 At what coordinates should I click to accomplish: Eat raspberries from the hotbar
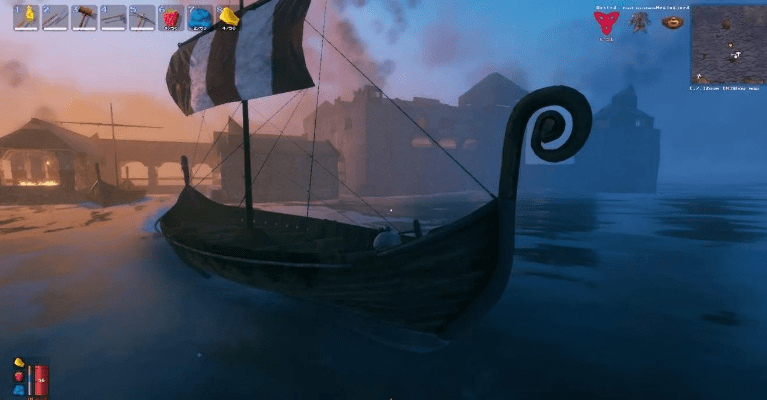(171, 17)
